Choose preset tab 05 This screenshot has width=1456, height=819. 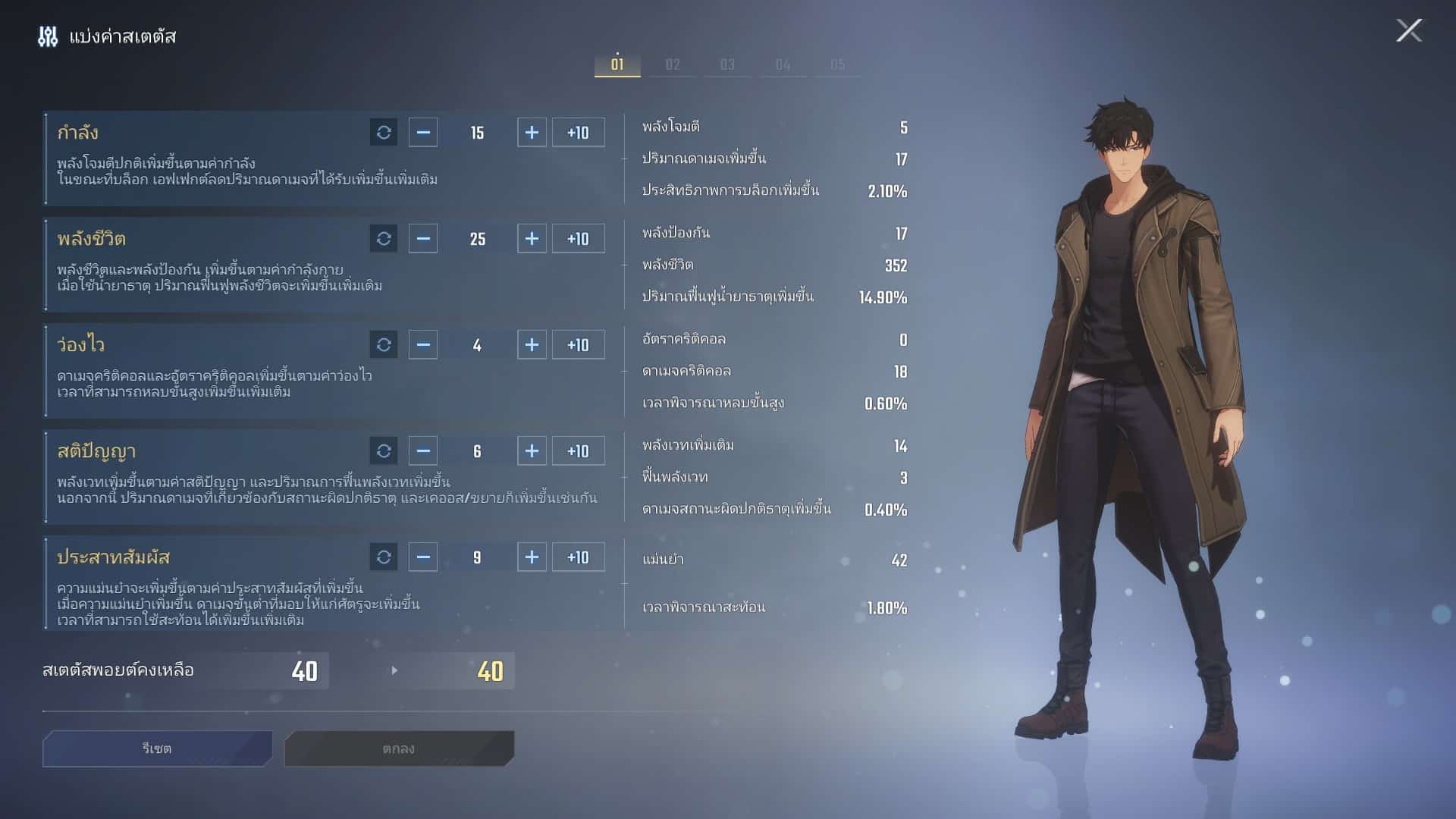click(x=837, y=64)
